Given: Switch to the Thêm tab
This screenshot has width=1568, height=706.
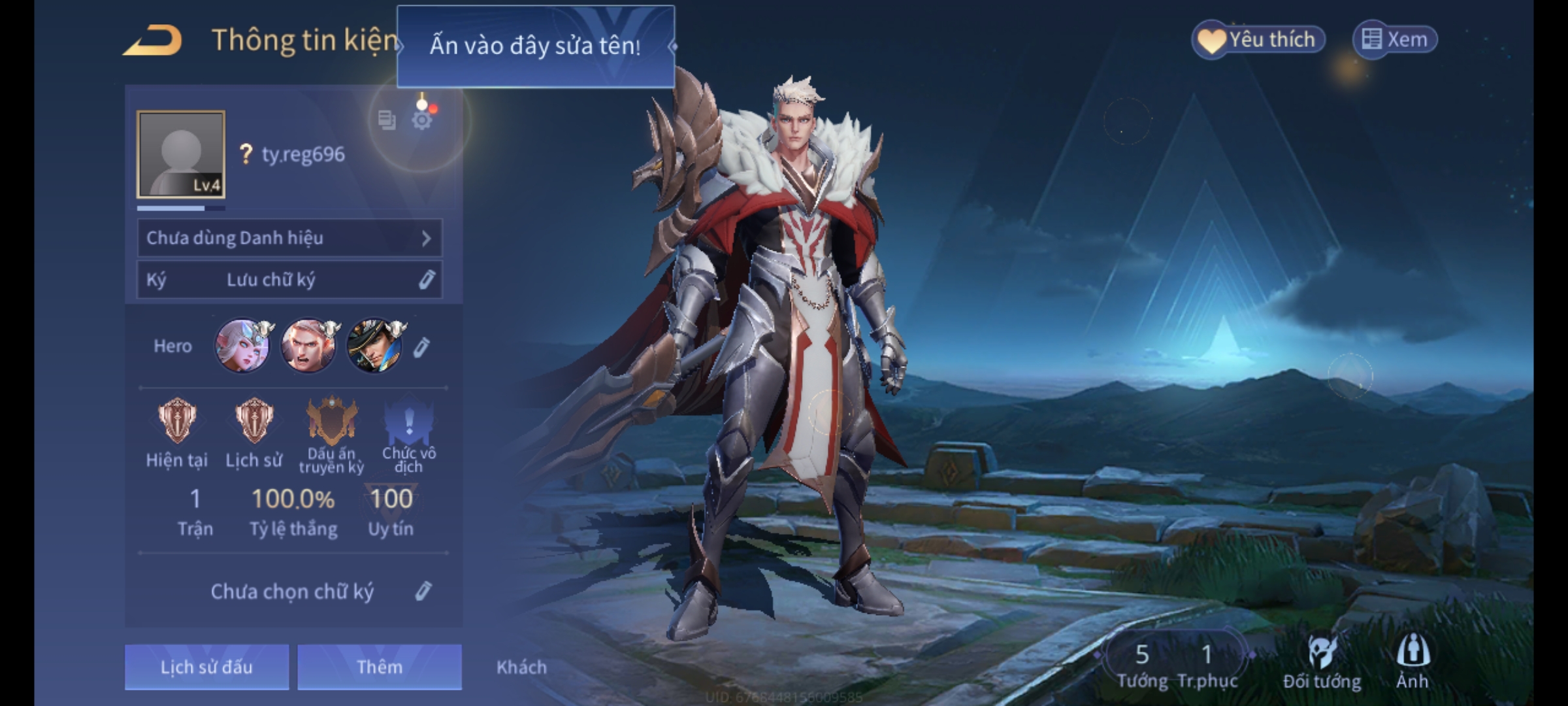Looking at the screenshot, I should point(380,667).
